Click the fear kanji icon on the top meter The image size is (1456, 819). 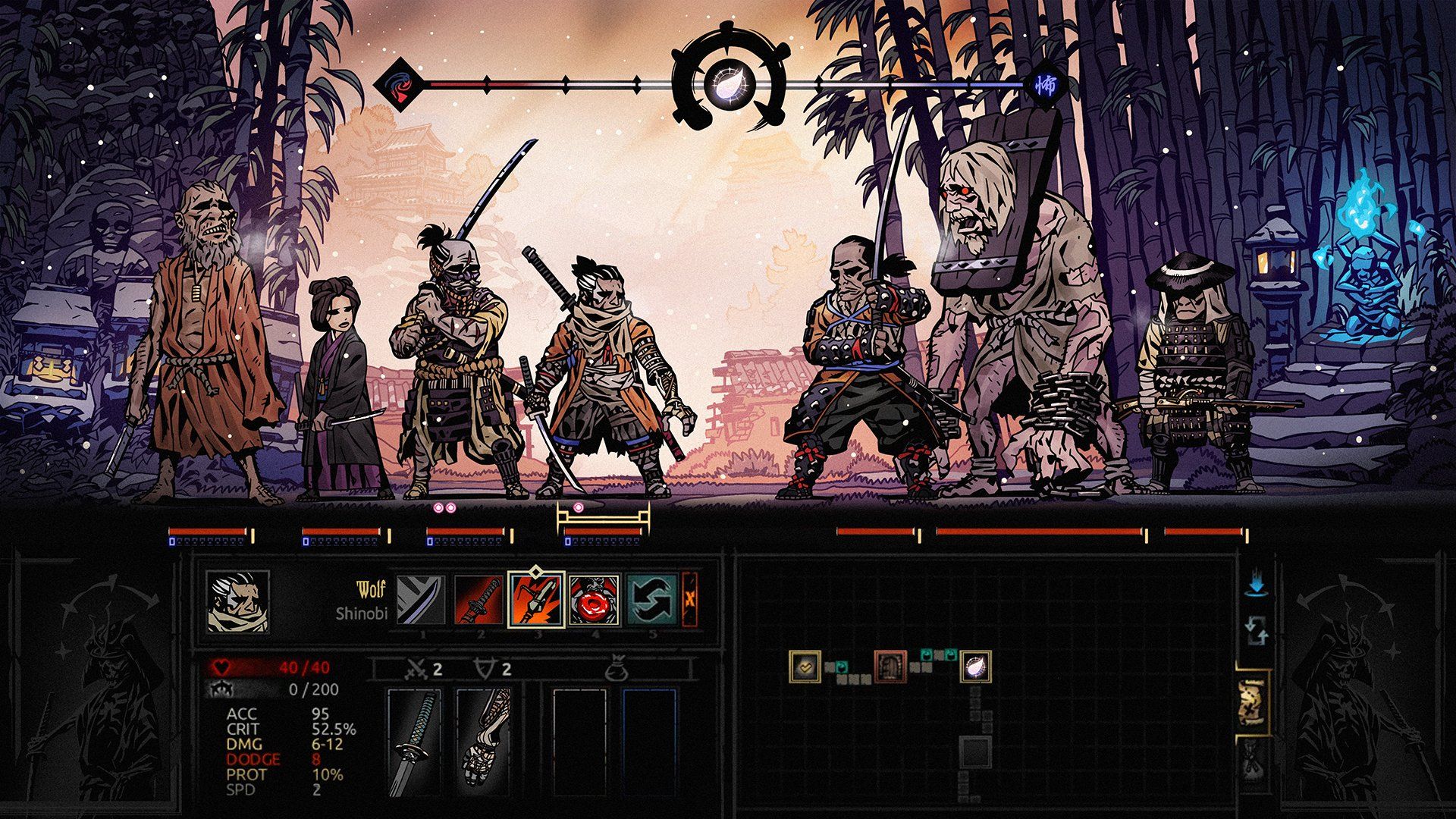point(1044,86)
